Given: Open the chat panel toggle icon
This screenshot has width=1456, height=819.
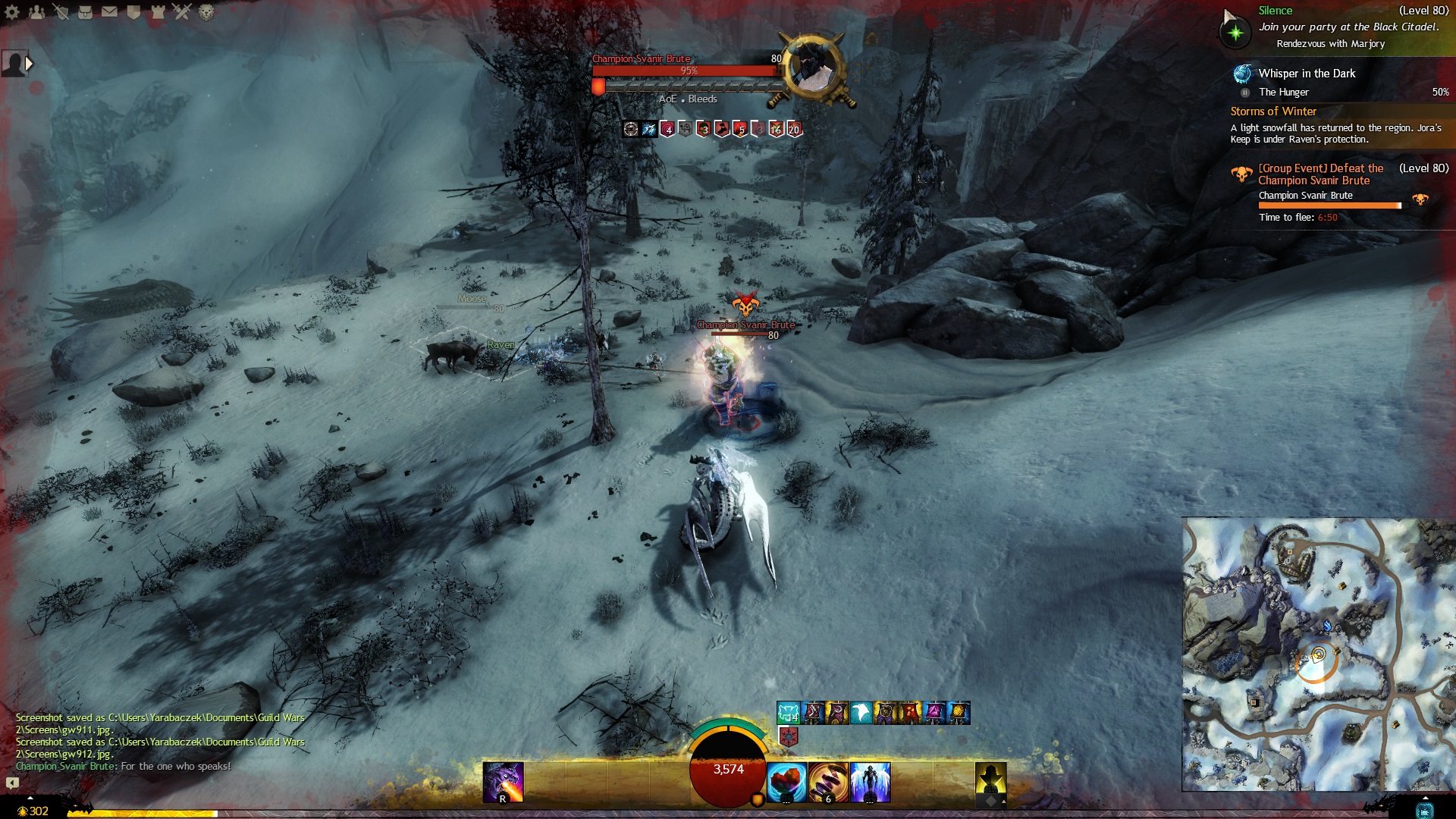Looking at the screenshot, I should pyautogui.click(x=12, y=783).
